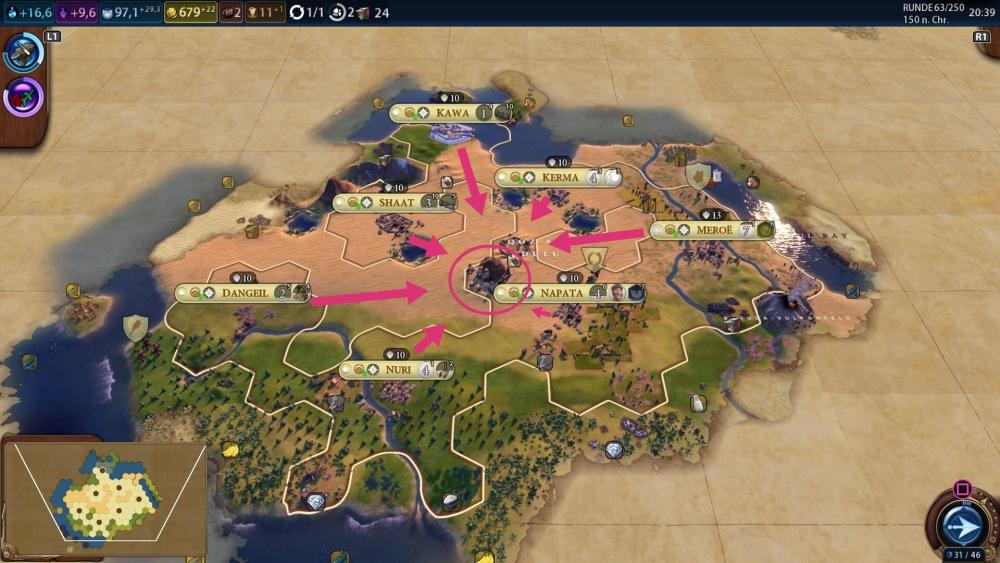Select the Dangeil city banner
Image resolution: width=1000 pixels, height=563 pixels.
click(243, 293)
